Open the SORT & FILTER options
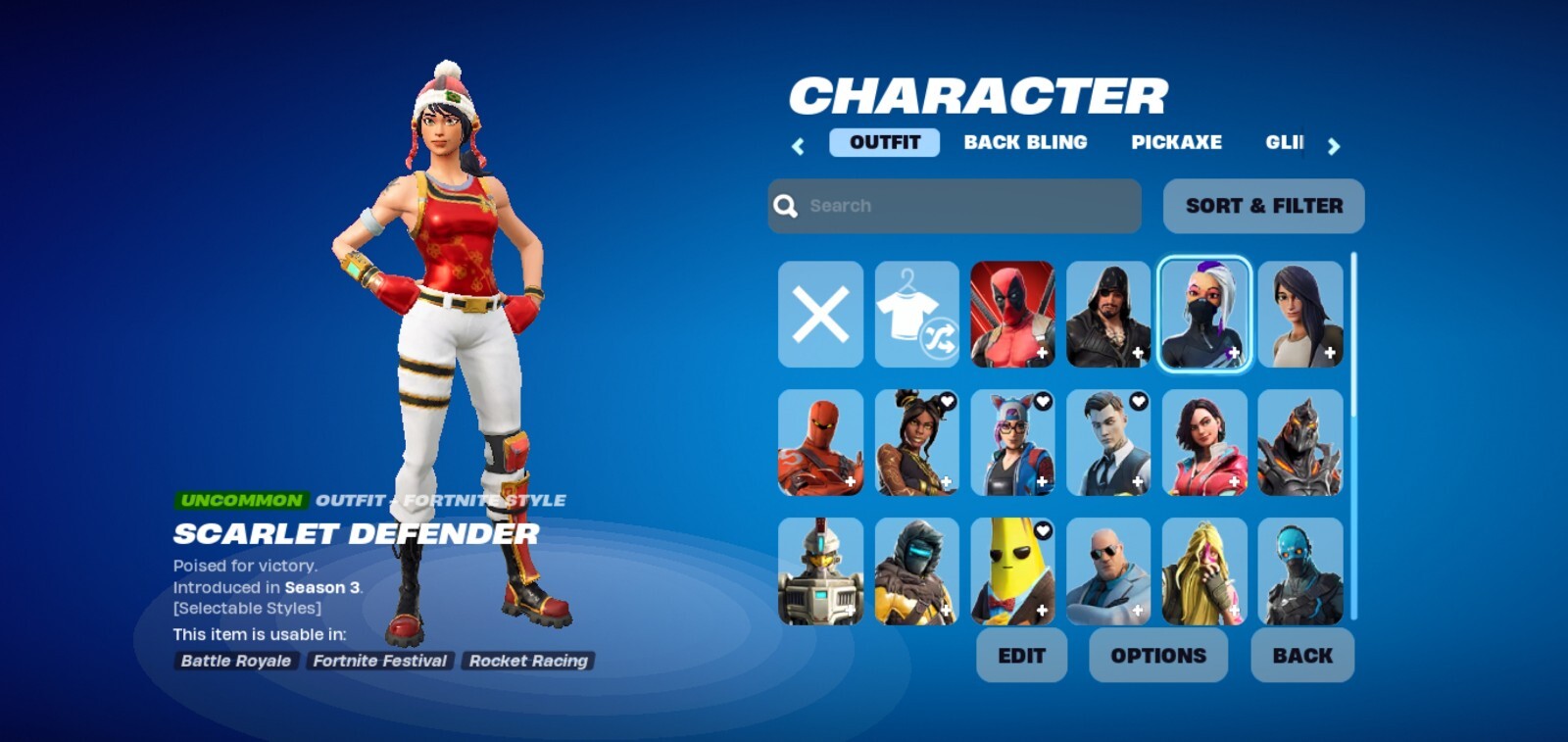 (1263, 206)
